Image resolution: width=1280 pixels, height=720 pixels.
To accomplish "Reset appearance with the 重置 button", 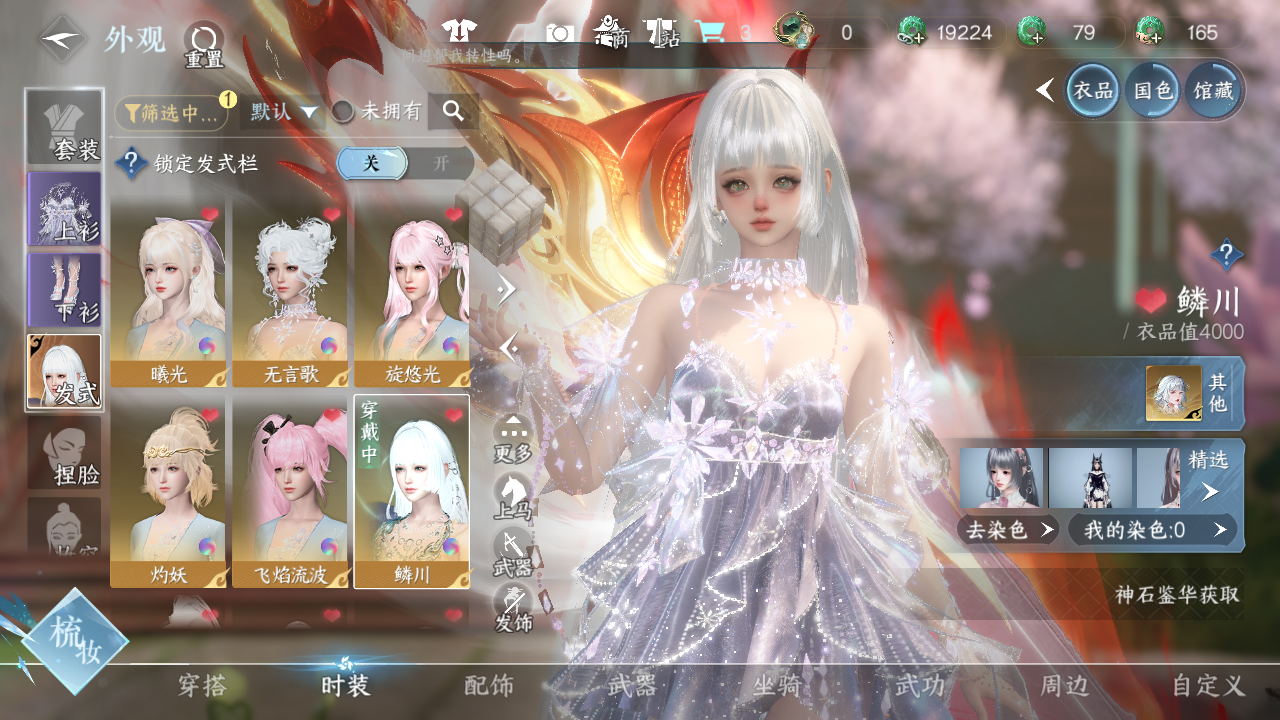I will click(203, 45).
